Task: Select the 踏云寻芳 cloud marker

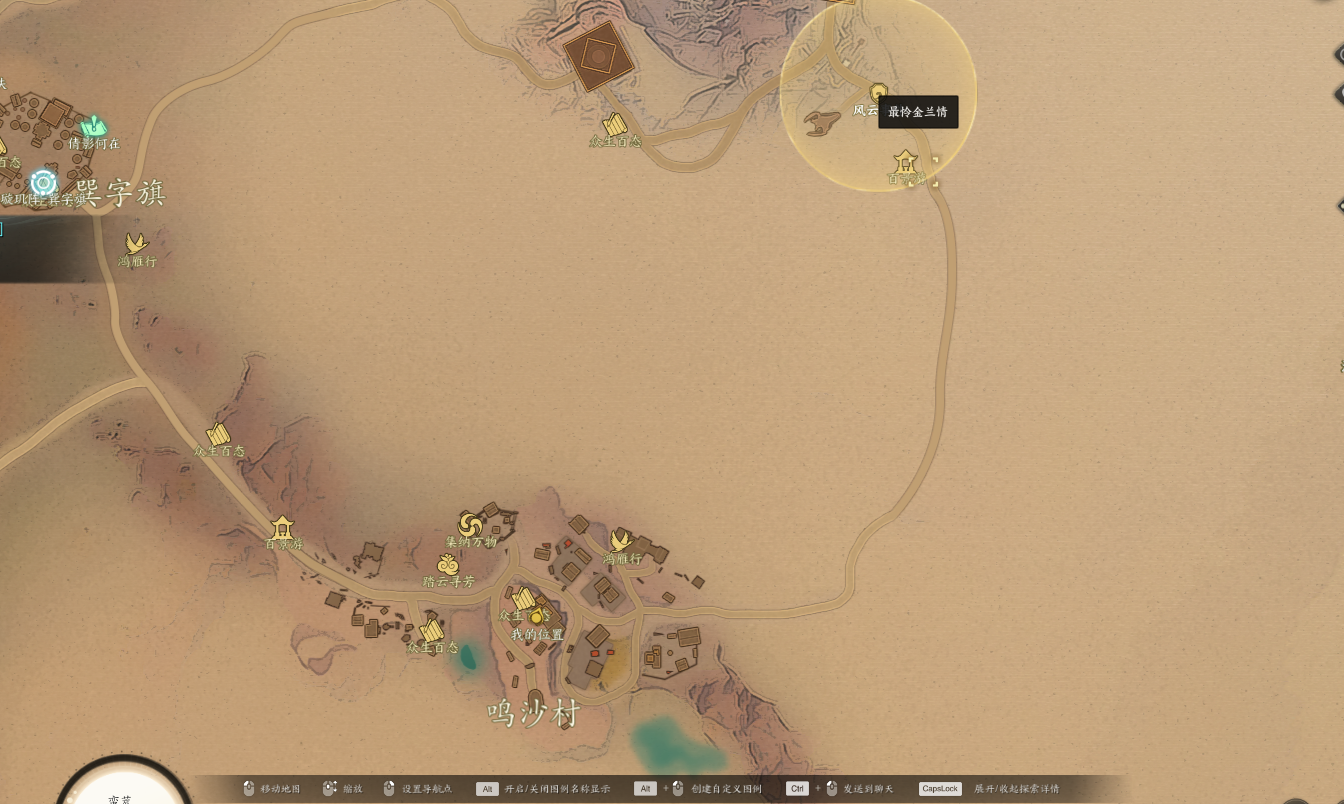Action: click(448, 565)
